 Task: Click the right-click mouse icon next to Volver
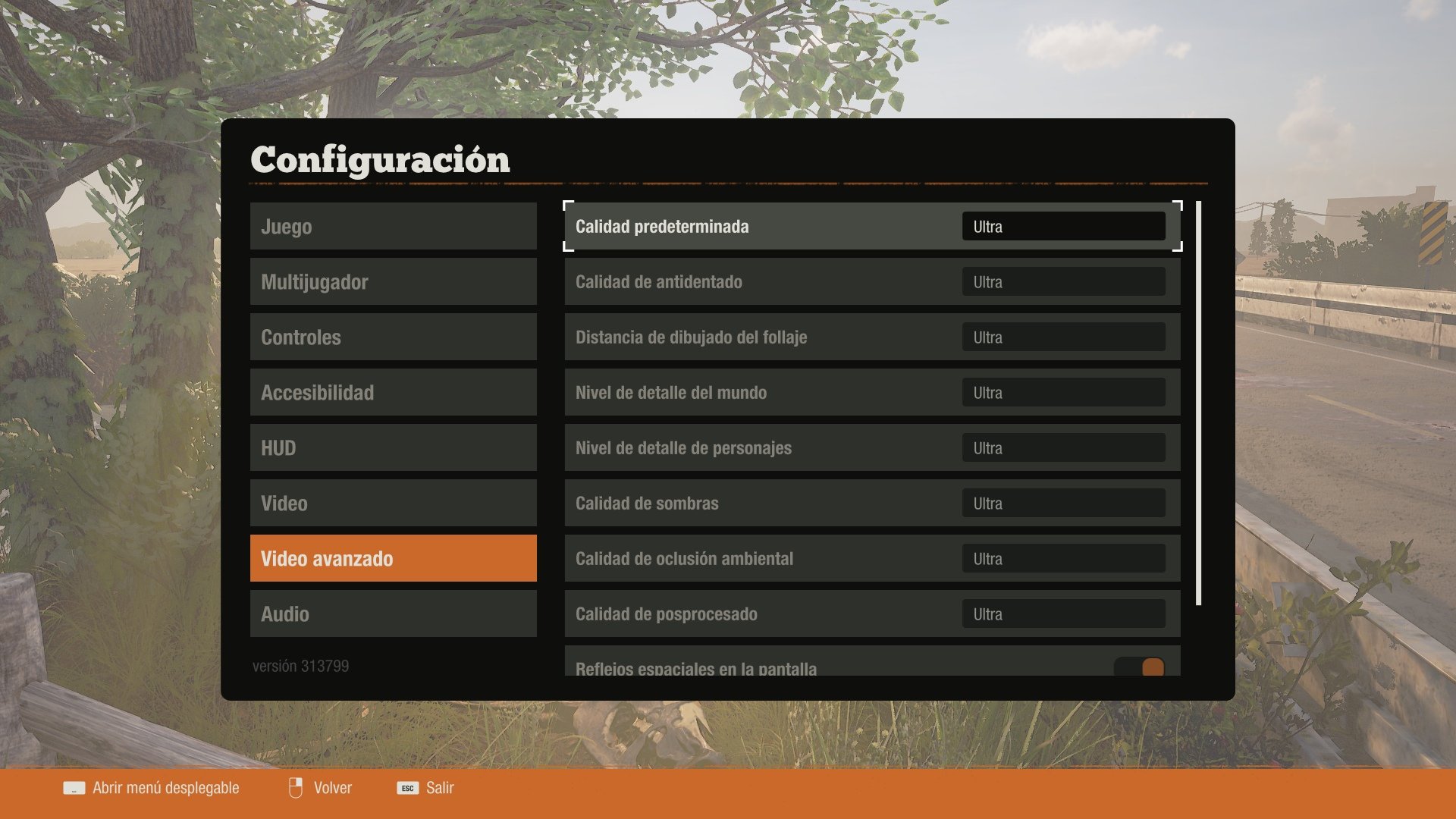[296, 788]
